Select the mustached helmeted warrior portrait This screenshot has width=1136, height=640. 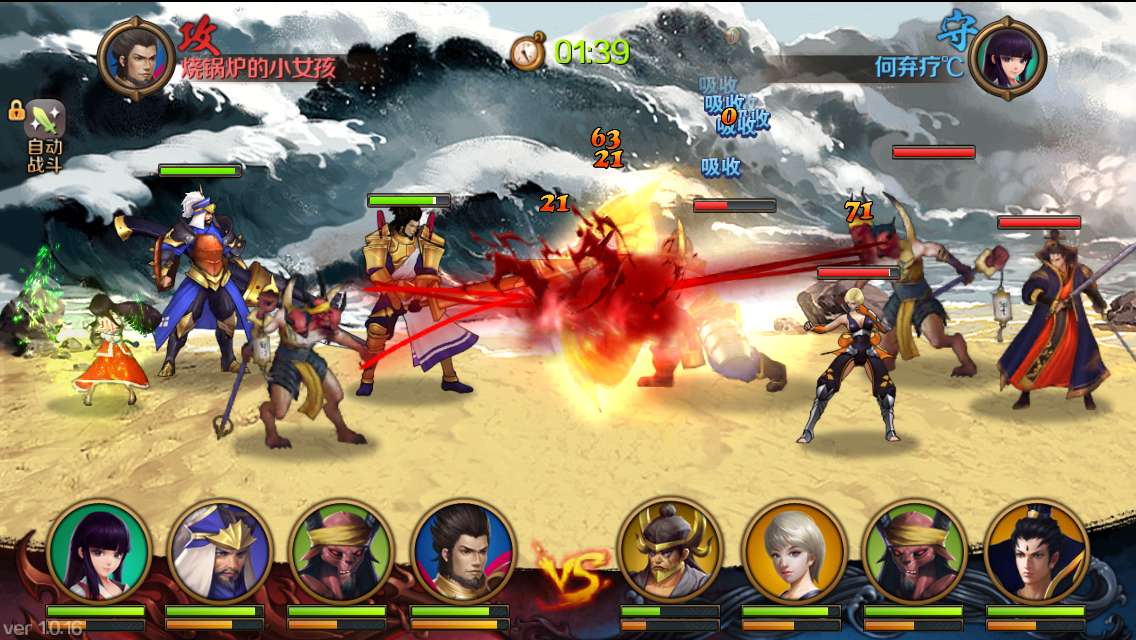(670, 552)
